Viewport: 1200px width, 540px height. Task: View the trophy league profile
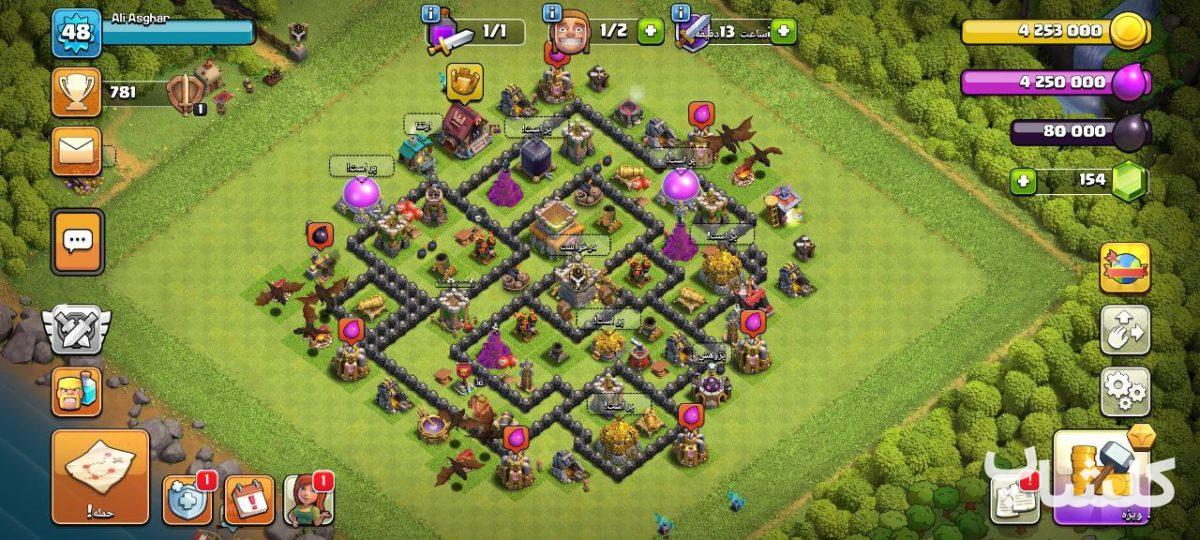click(76, 92)
